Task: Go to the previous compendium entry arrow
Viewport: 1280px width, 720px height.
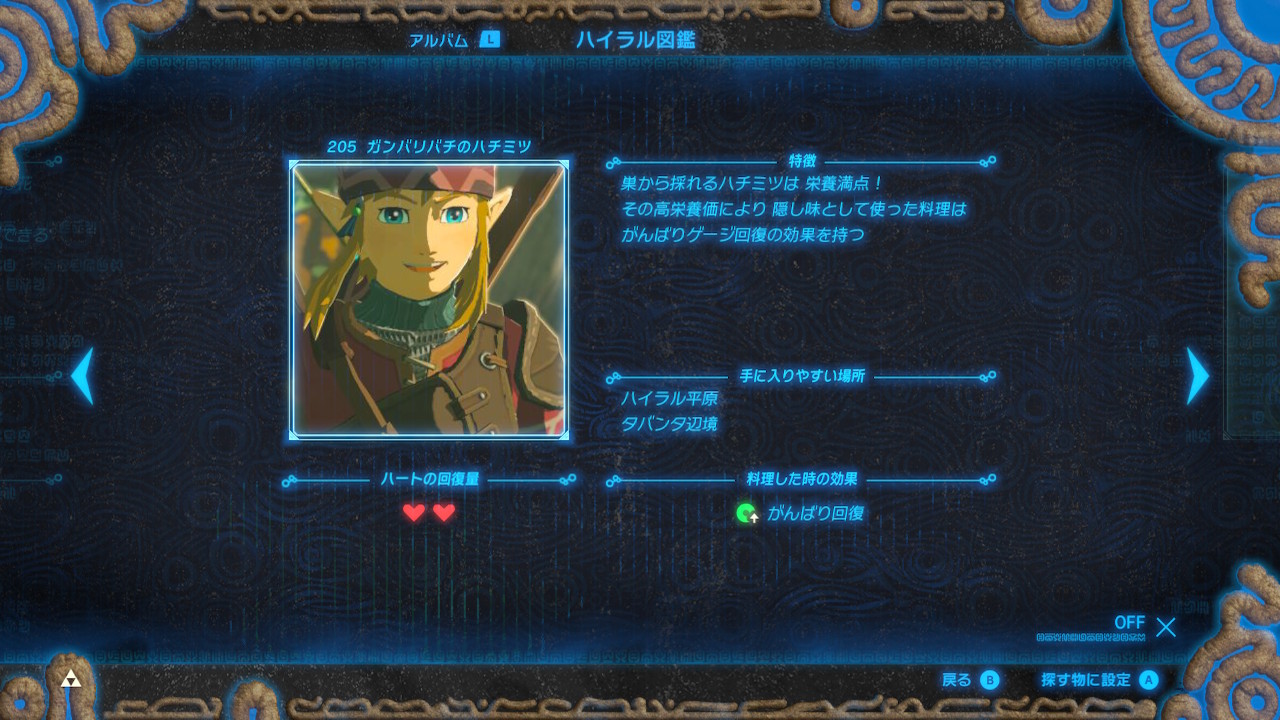Action: (83, 376)
